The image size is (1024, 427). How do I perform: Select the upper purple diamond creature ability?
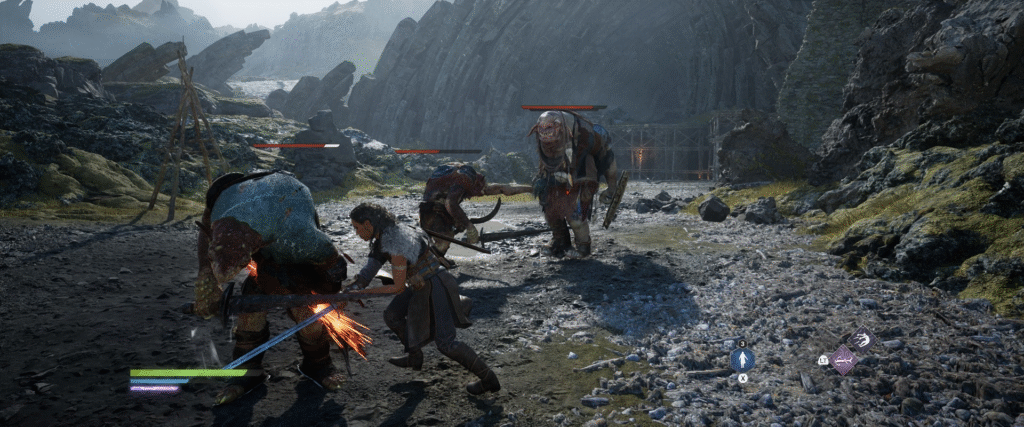click(x=861, y=340)
